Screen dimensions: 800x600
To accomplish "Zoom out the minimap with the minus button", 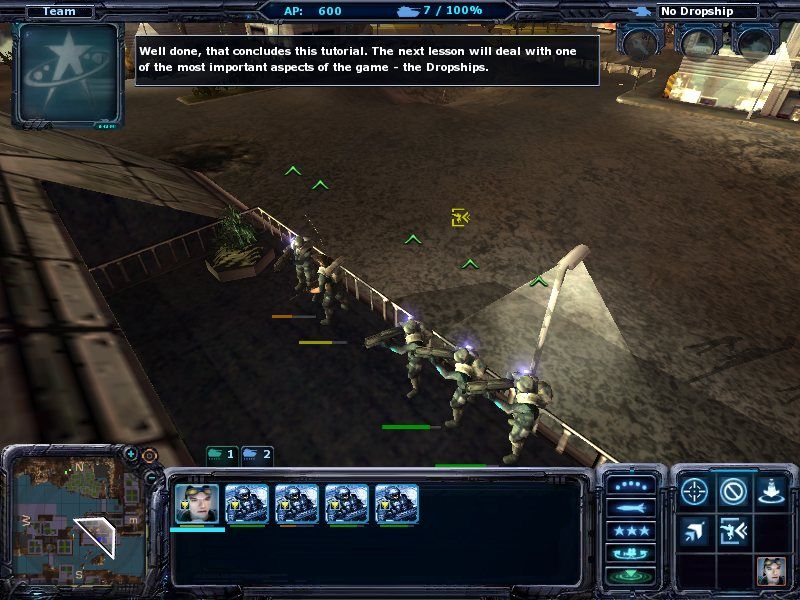I will click(x=150, y=477).
